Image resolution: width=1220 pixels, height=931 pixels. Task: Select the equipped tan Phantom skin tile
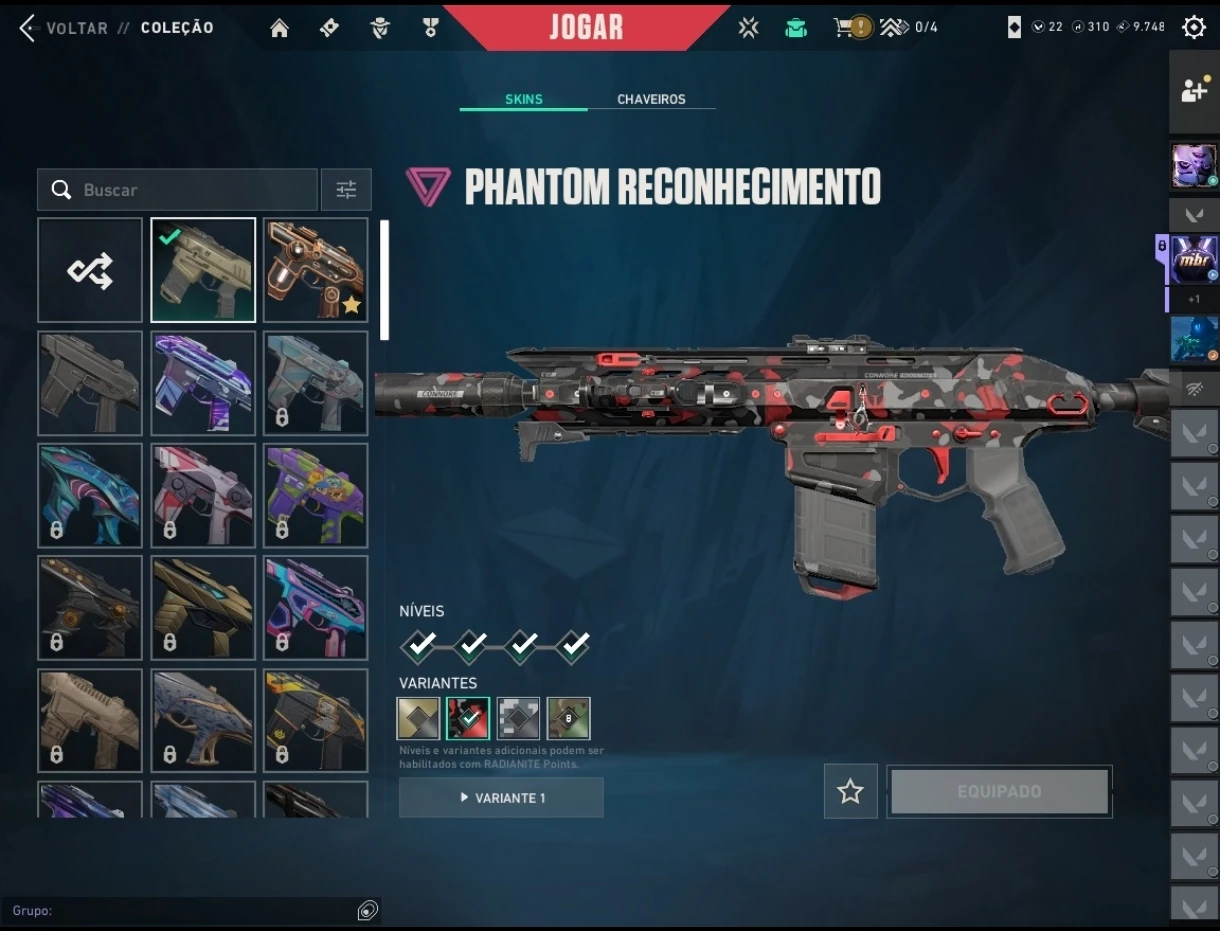point(203,271)
